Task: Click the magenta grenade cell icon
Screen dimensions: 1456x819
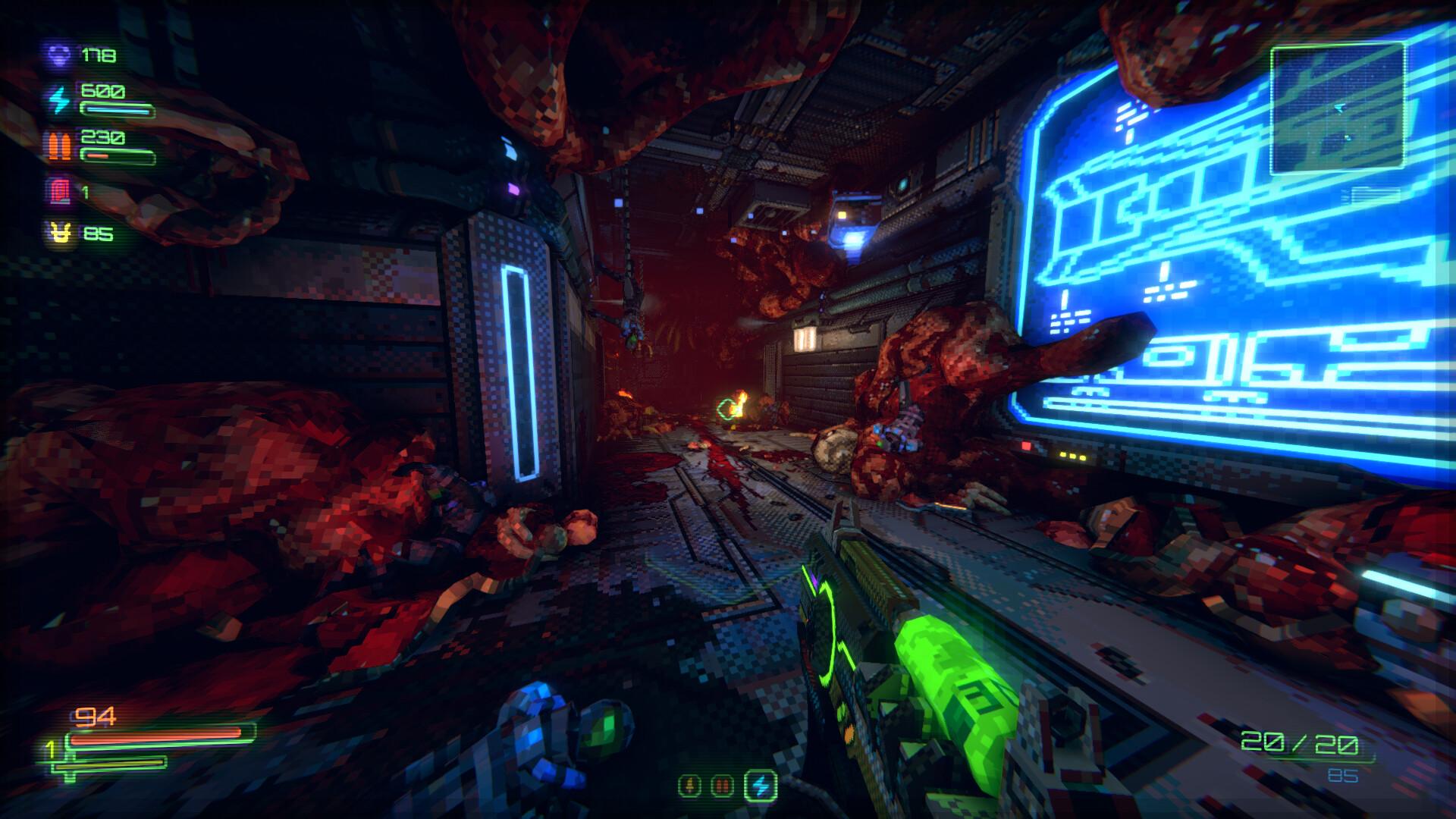Action: (x=58, y=191)
